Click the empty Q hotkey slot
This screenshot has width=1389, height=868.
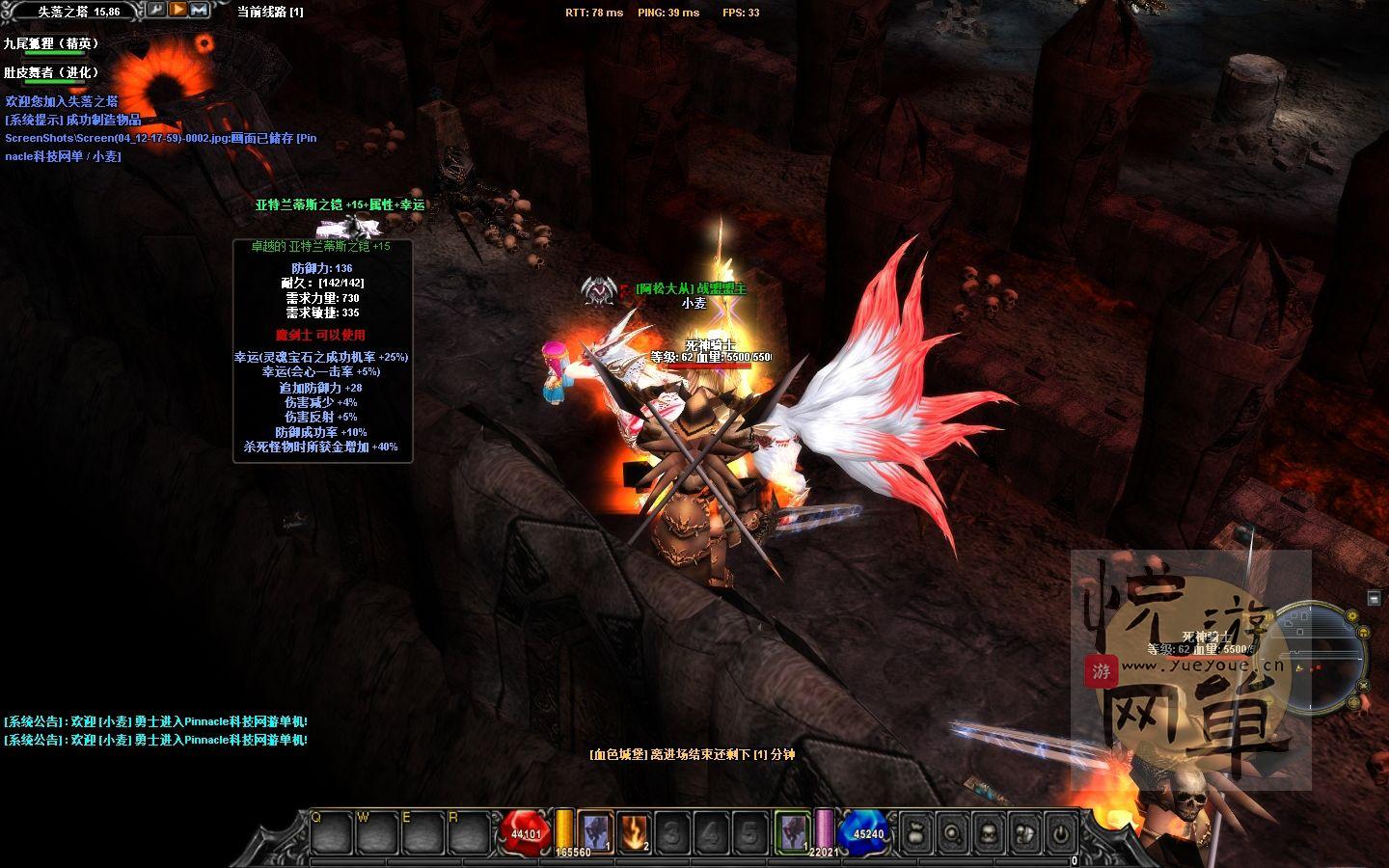point(331,831)
